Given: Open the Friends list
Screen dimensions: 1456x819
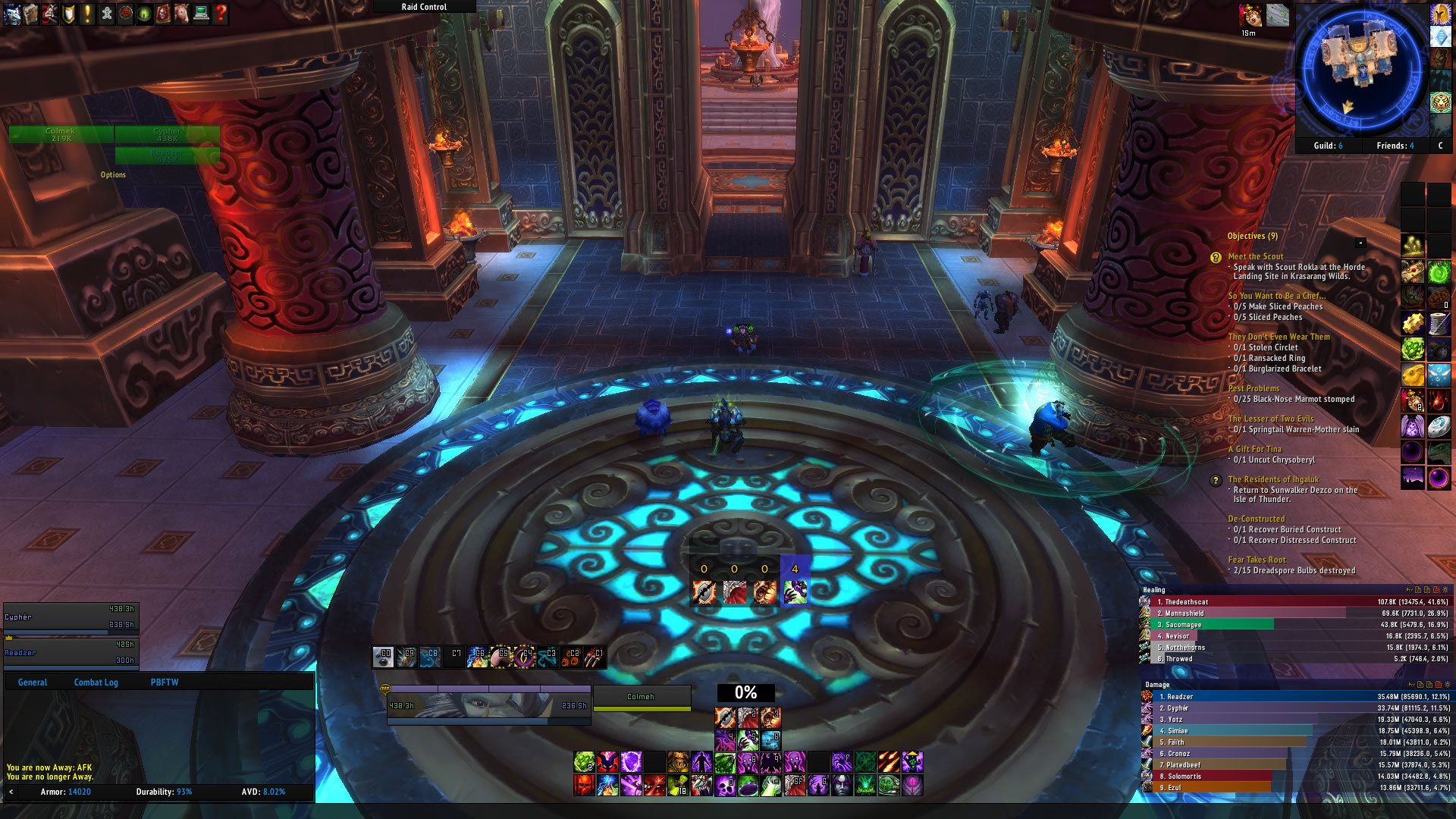Looking at the screenshot, I should 1395,146.
